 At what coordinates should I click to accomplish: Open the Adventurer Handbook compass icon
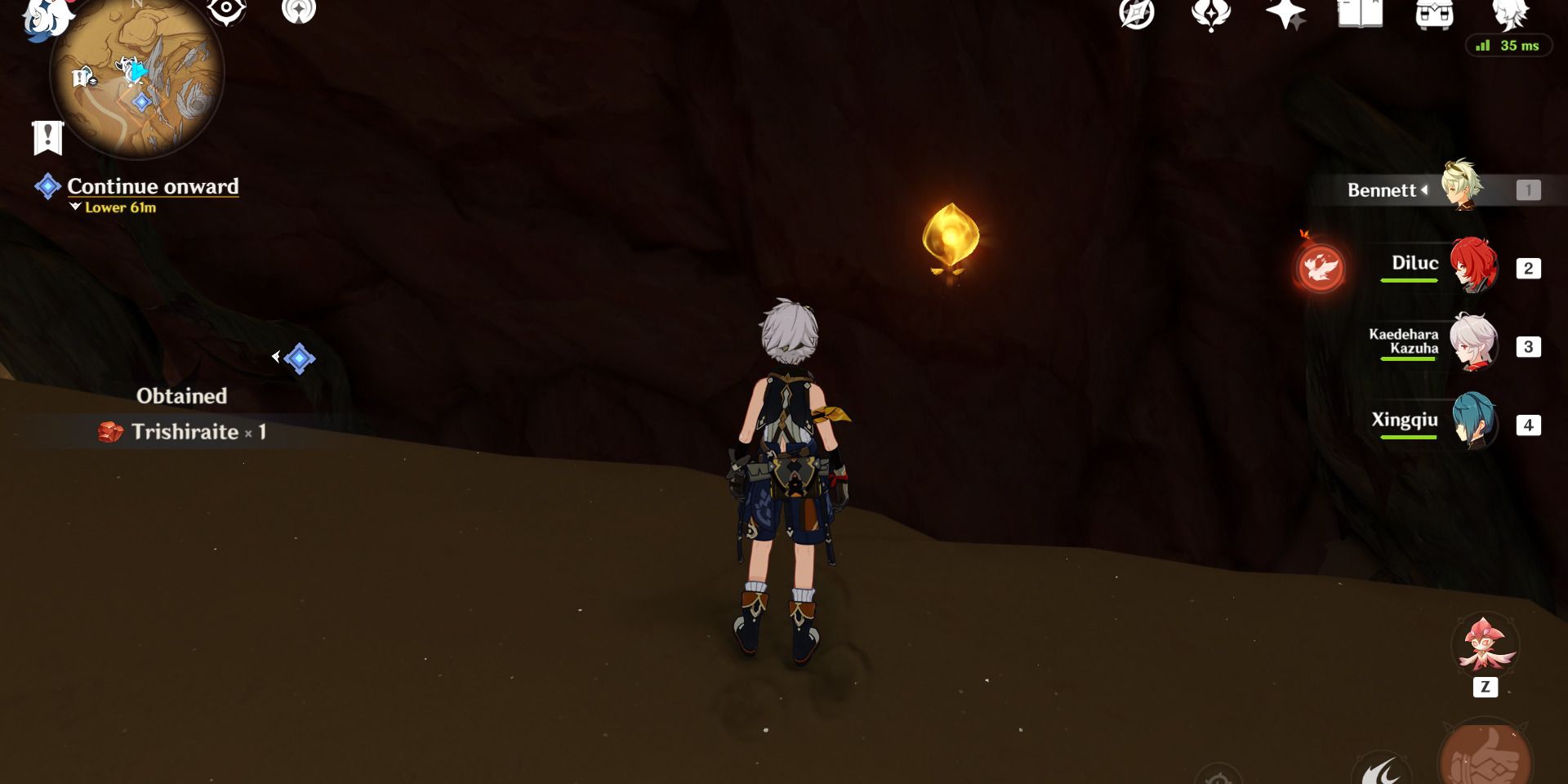pos(1135,14)
